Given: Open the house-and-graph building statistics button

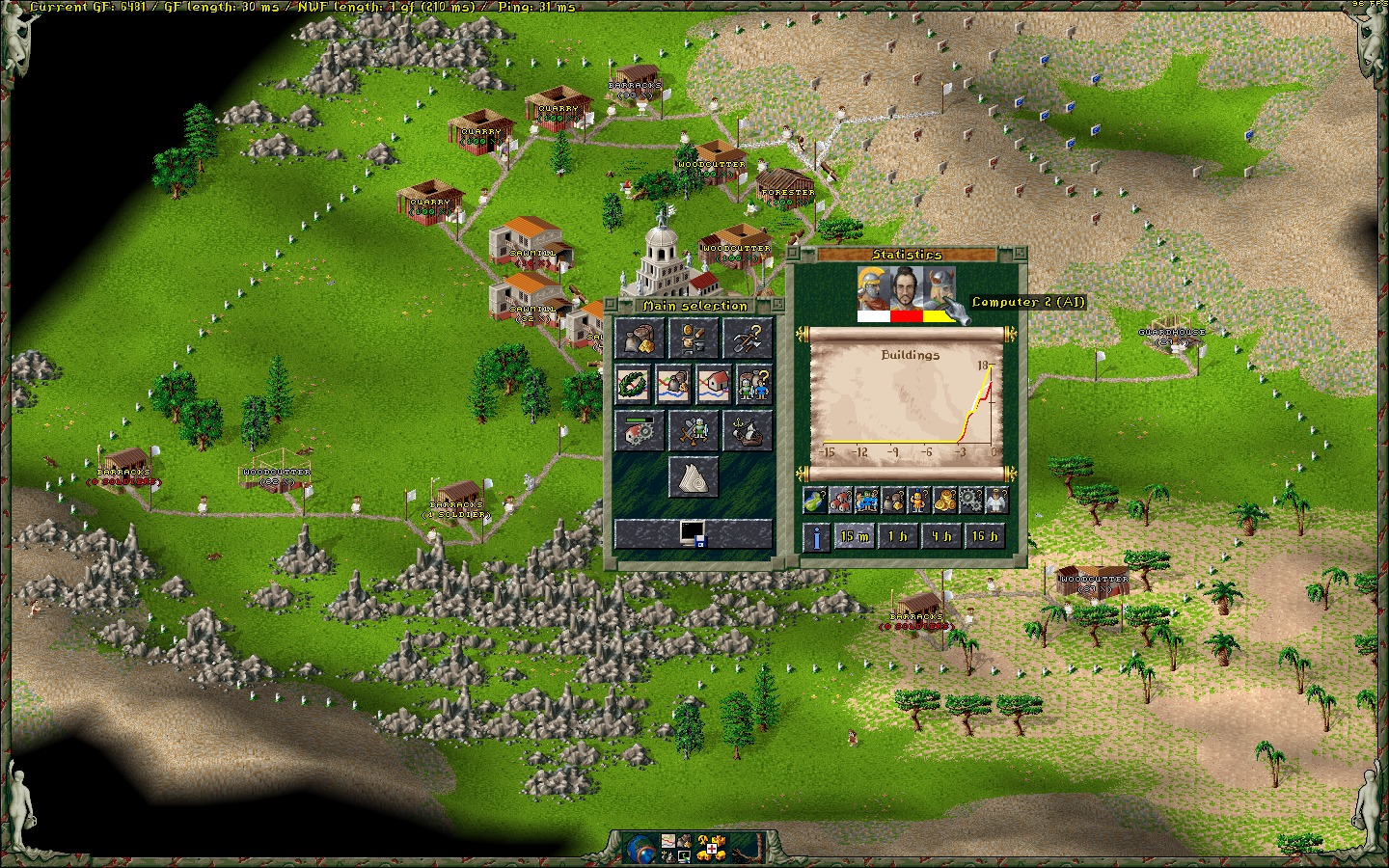Looking at the screenshot, I should (714, 384).
